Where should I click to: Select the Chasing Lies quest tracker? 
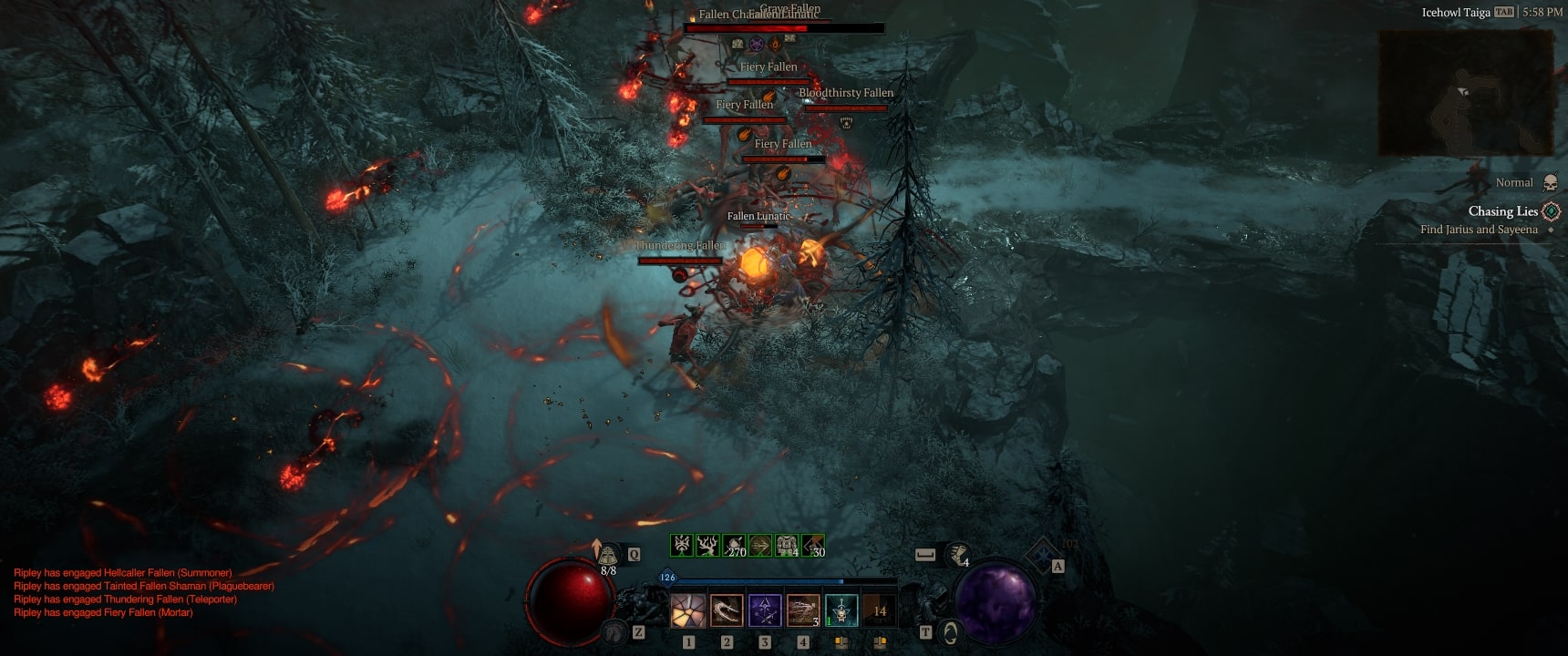tap(1504, 211)
